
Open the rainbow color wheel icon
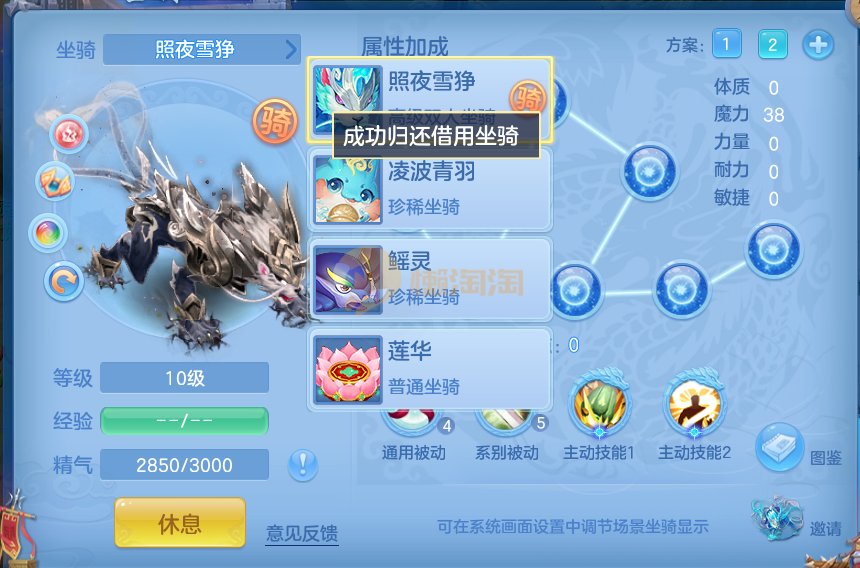(49, 233)
